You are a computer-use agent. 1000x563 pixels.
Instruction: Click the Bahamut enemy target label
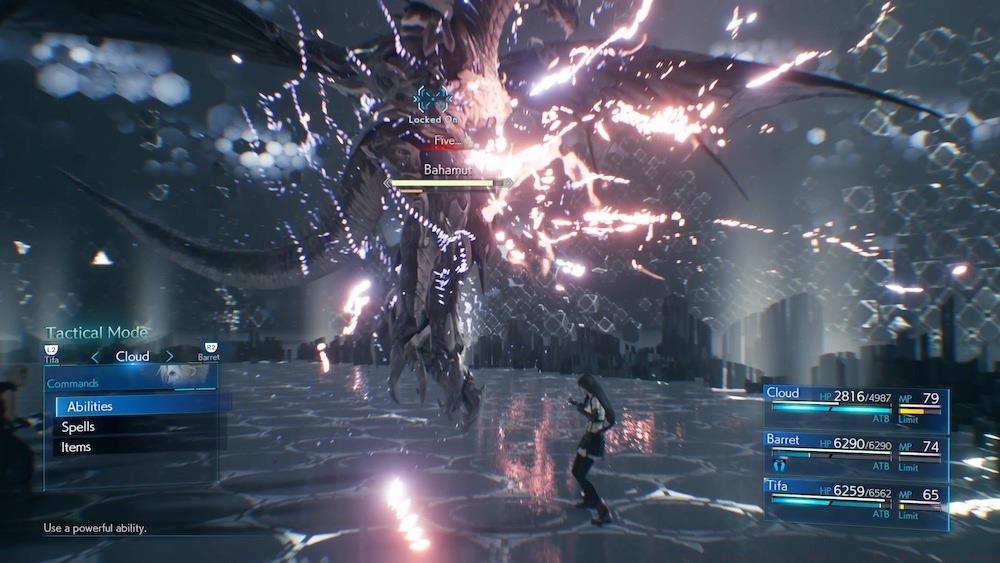[x=448, y=170]
